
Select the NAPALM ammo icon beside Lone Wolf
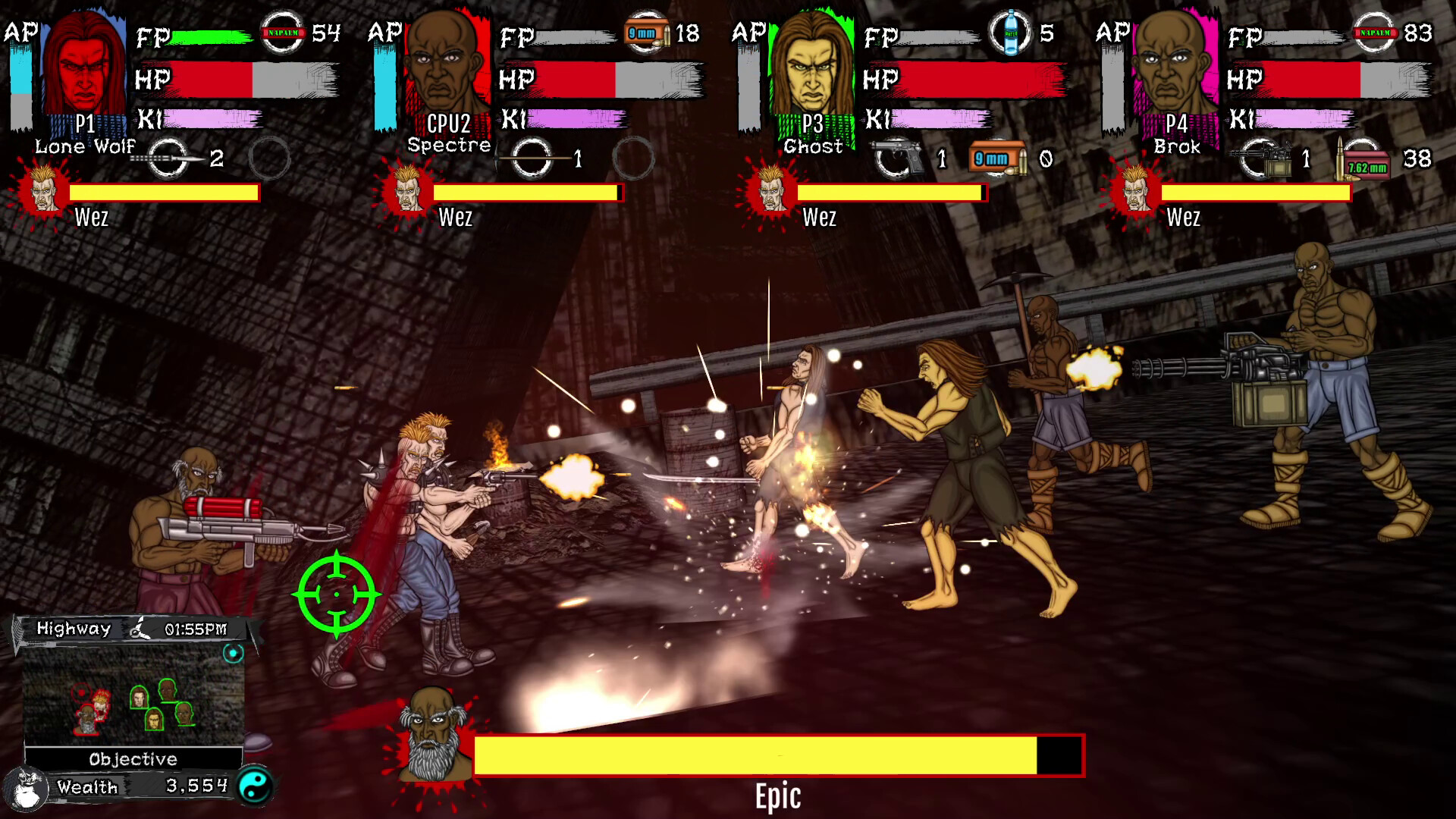pyautogui.click(x=282, y=32)
